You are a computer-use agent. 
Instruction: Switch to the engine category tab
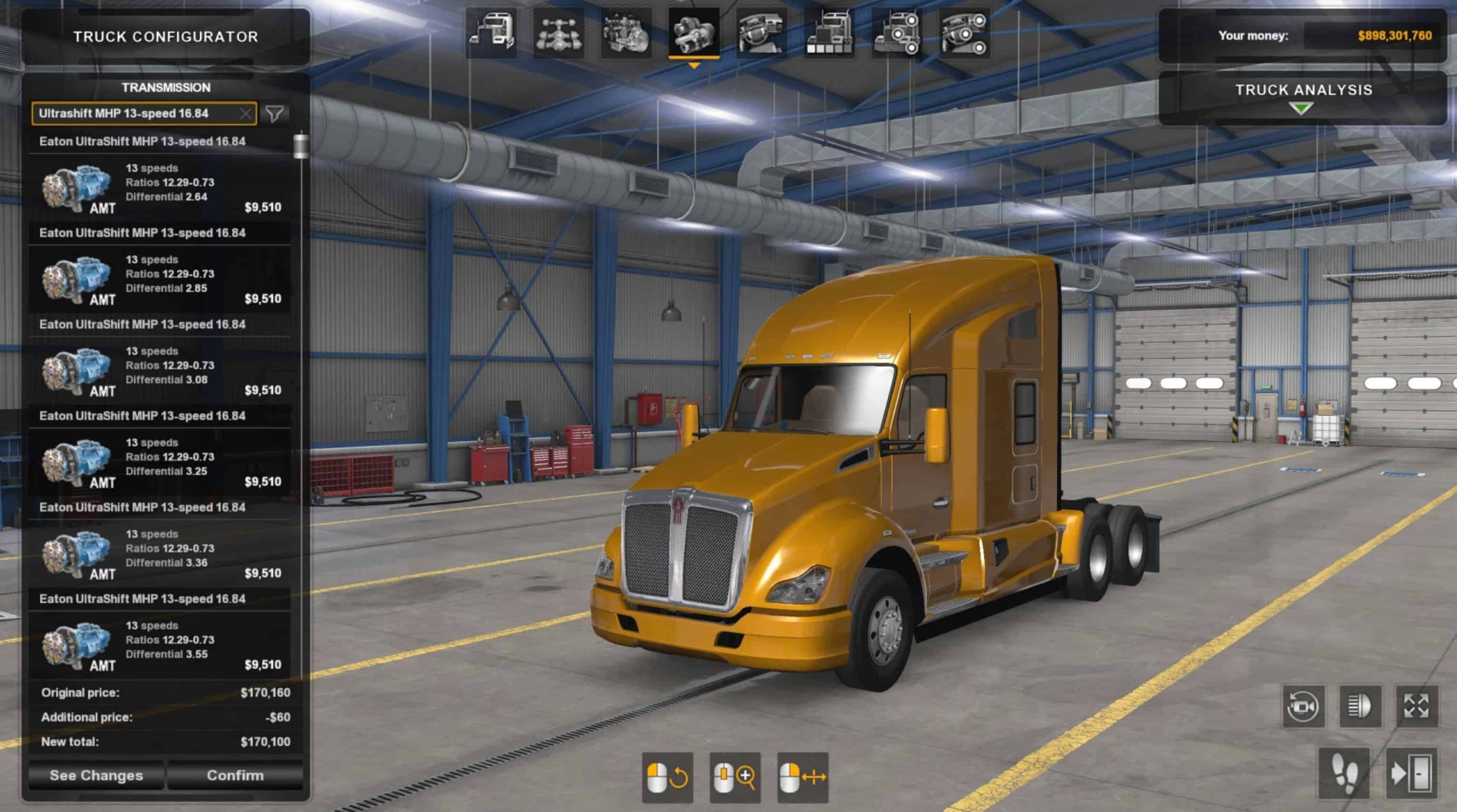click(626, 33)
